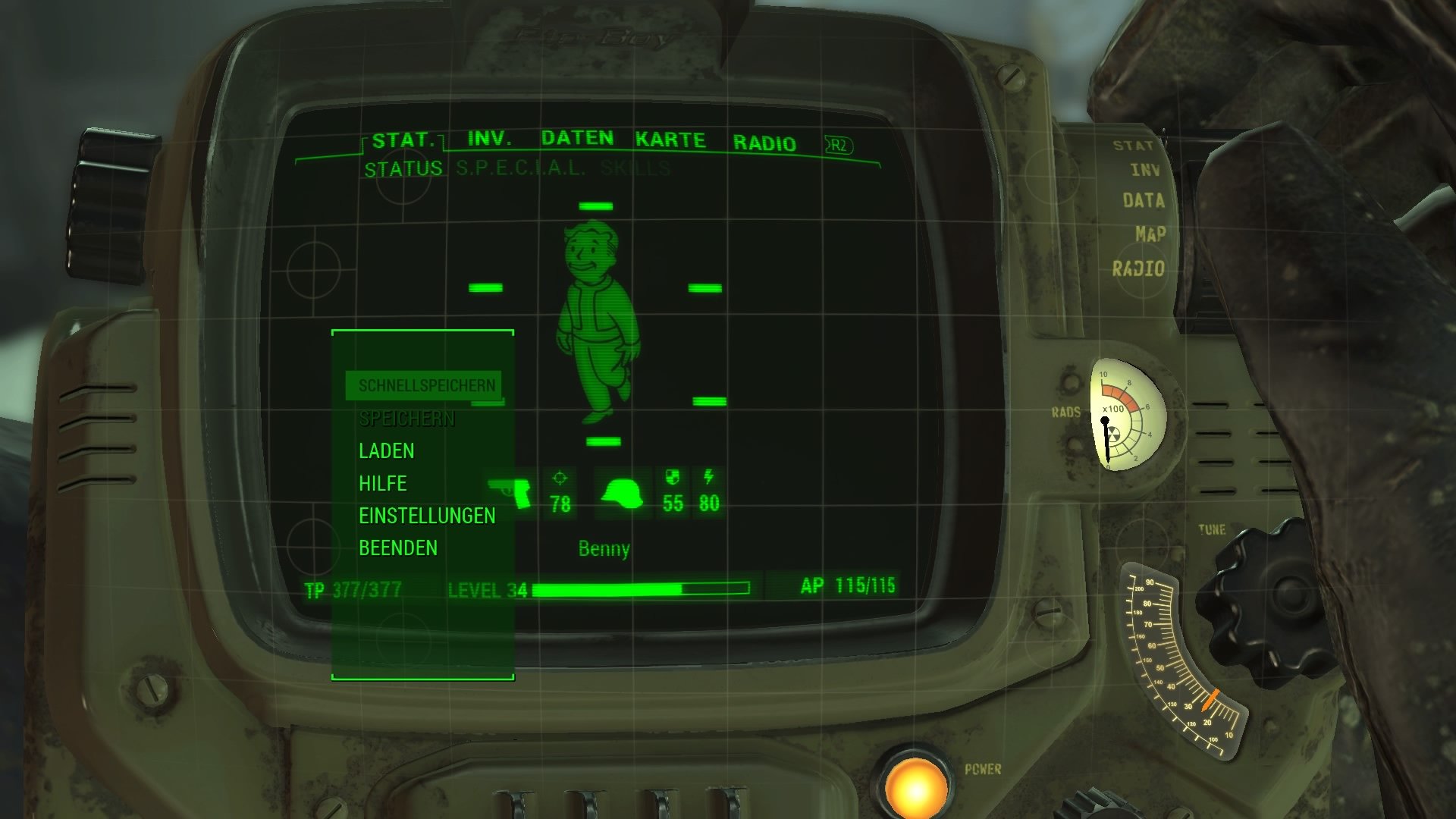Click the R2 button prompt indicator
This screenshot has height=819, width=1456.
[x=836, y=143]
